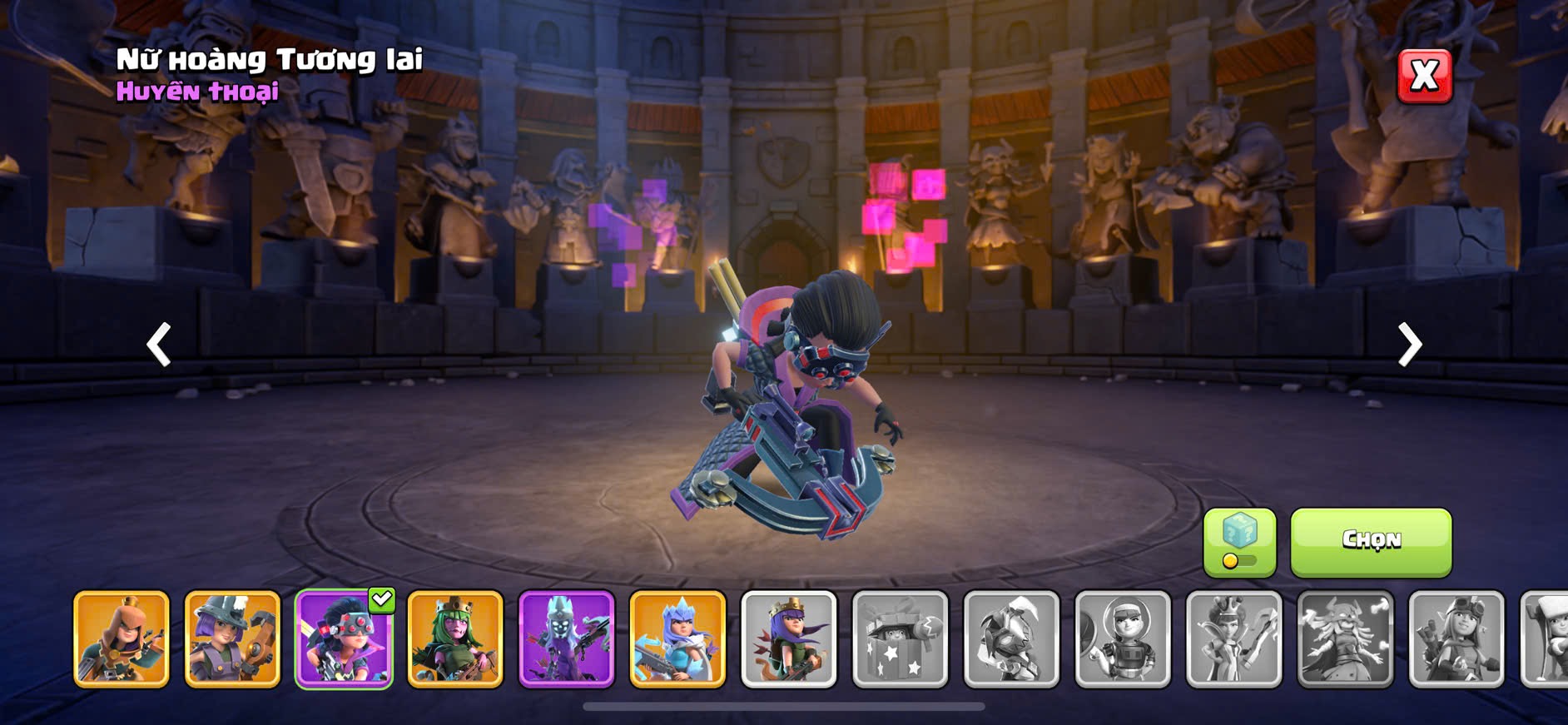1568x725 pixels.
Task: Select the locked astronaut helmet queen skin
Action: click(1123, 639)
